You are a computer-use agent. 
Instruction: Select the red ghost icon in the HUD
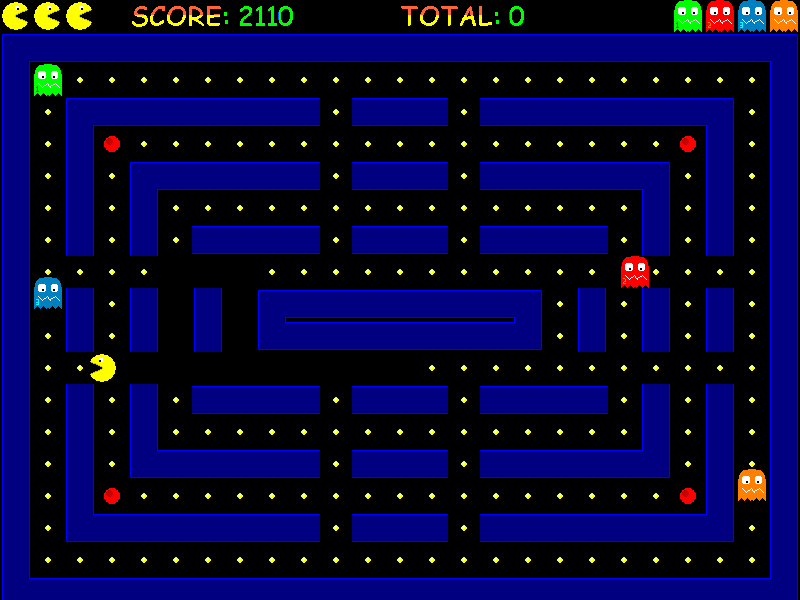point(720,16)
